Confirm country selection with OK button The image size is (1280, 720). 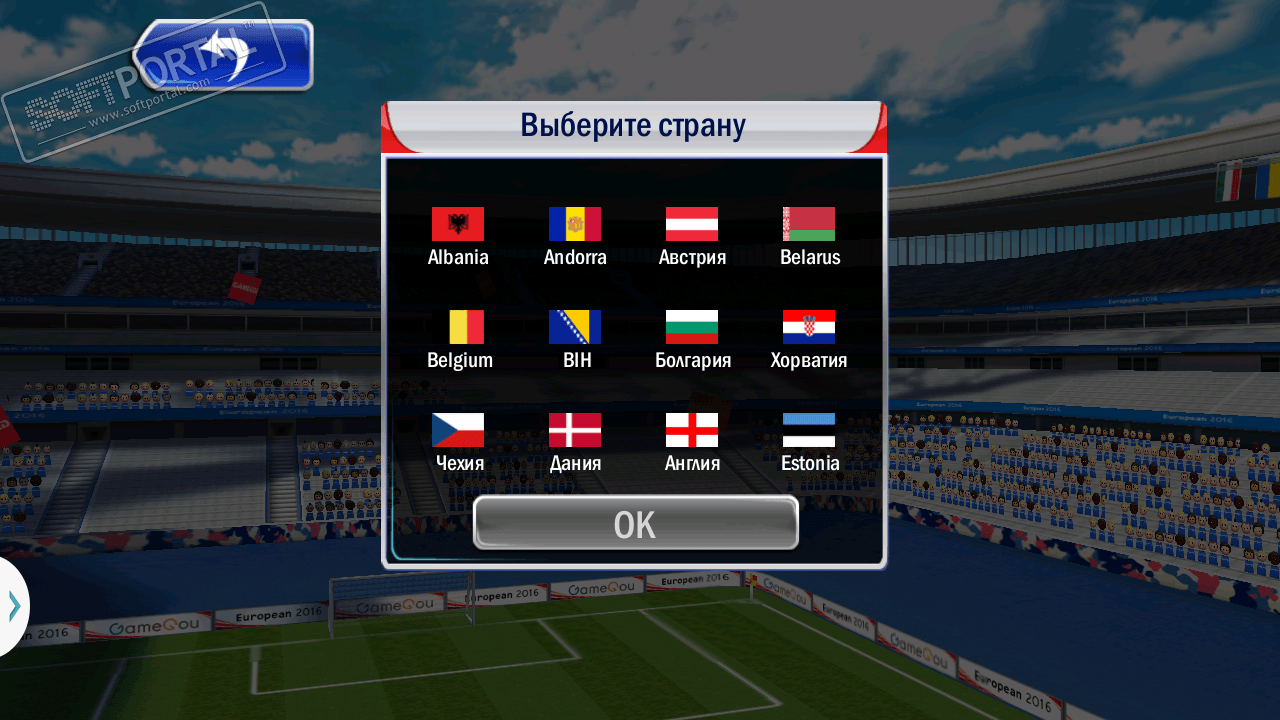click(635, 523)
